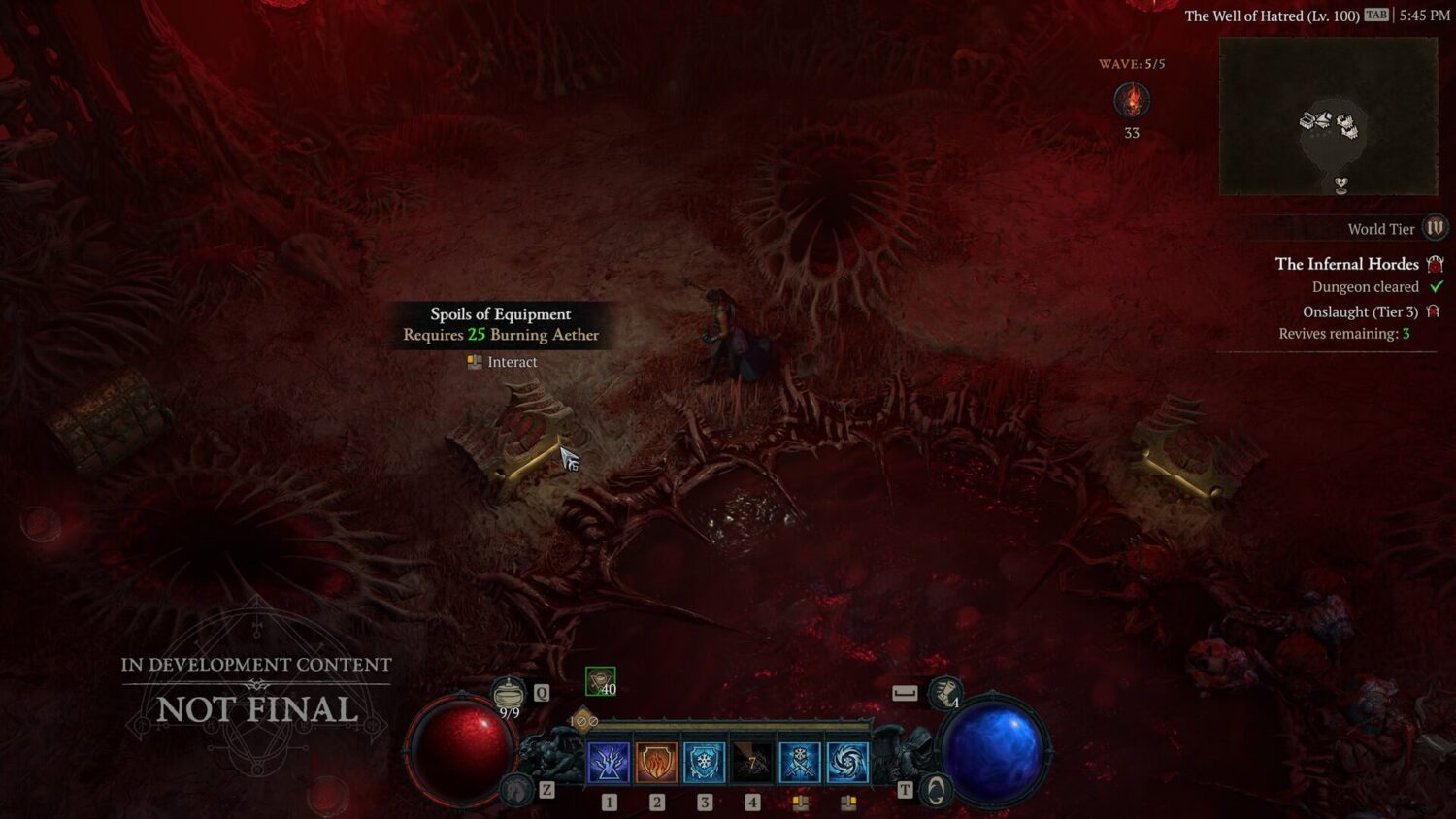Viewport: 1456px width, 819px height.
Task: Click The Infernal Hordes event icon
Action: [1435, 264]
